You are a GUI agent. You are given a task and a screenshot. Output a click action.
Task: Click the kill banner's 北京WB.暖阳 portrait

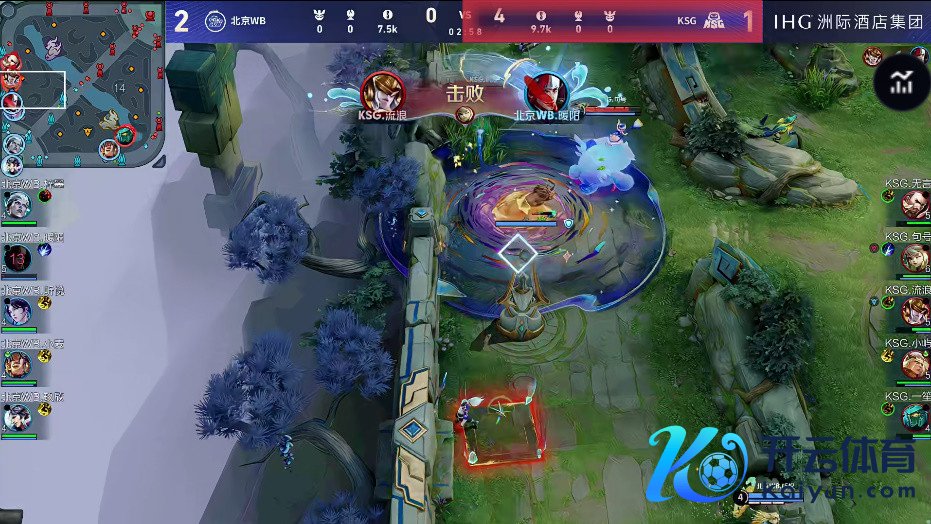click(546, 92)
